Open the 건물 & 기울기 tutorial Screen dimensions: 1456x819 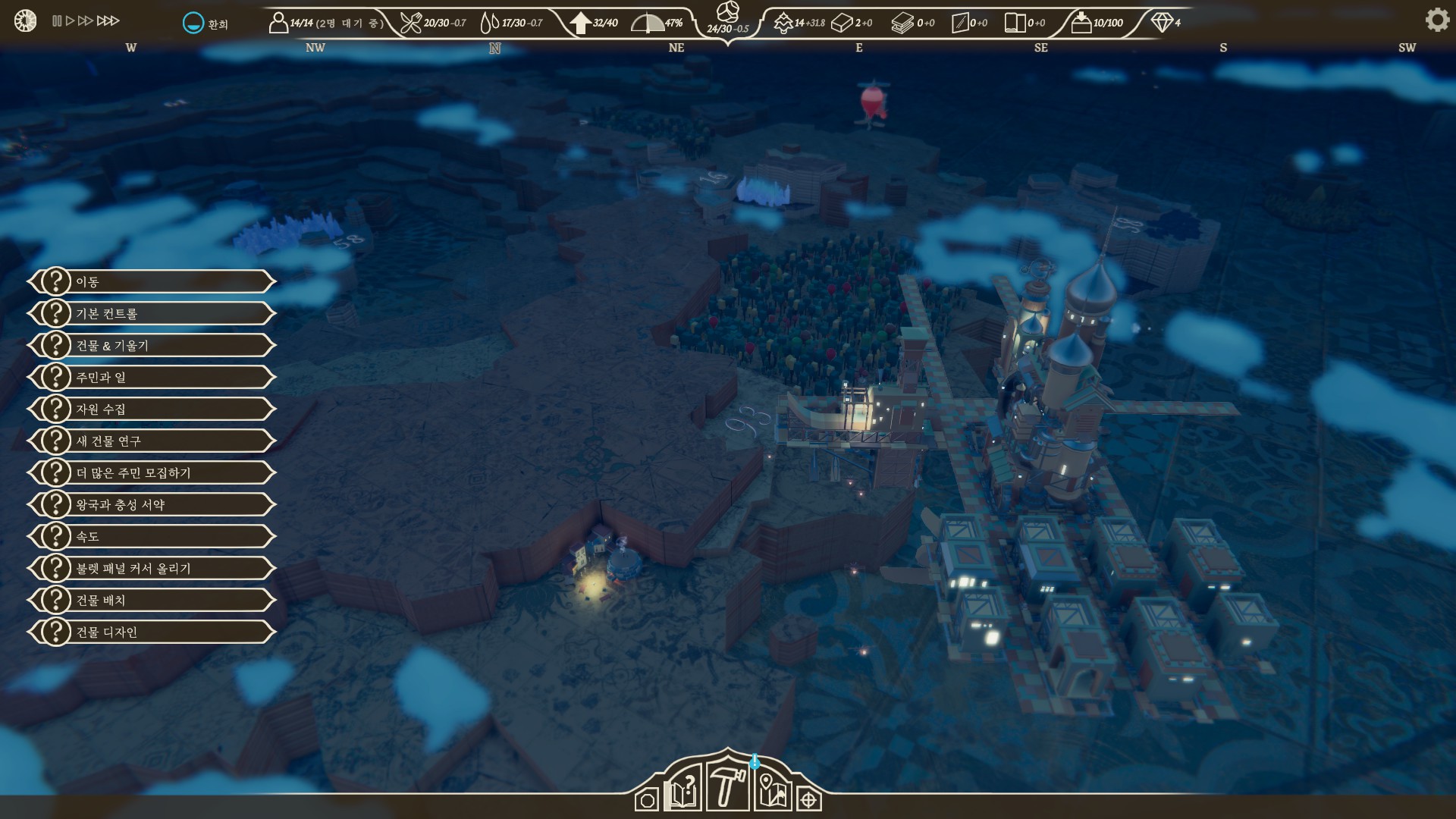pos(152,345)
